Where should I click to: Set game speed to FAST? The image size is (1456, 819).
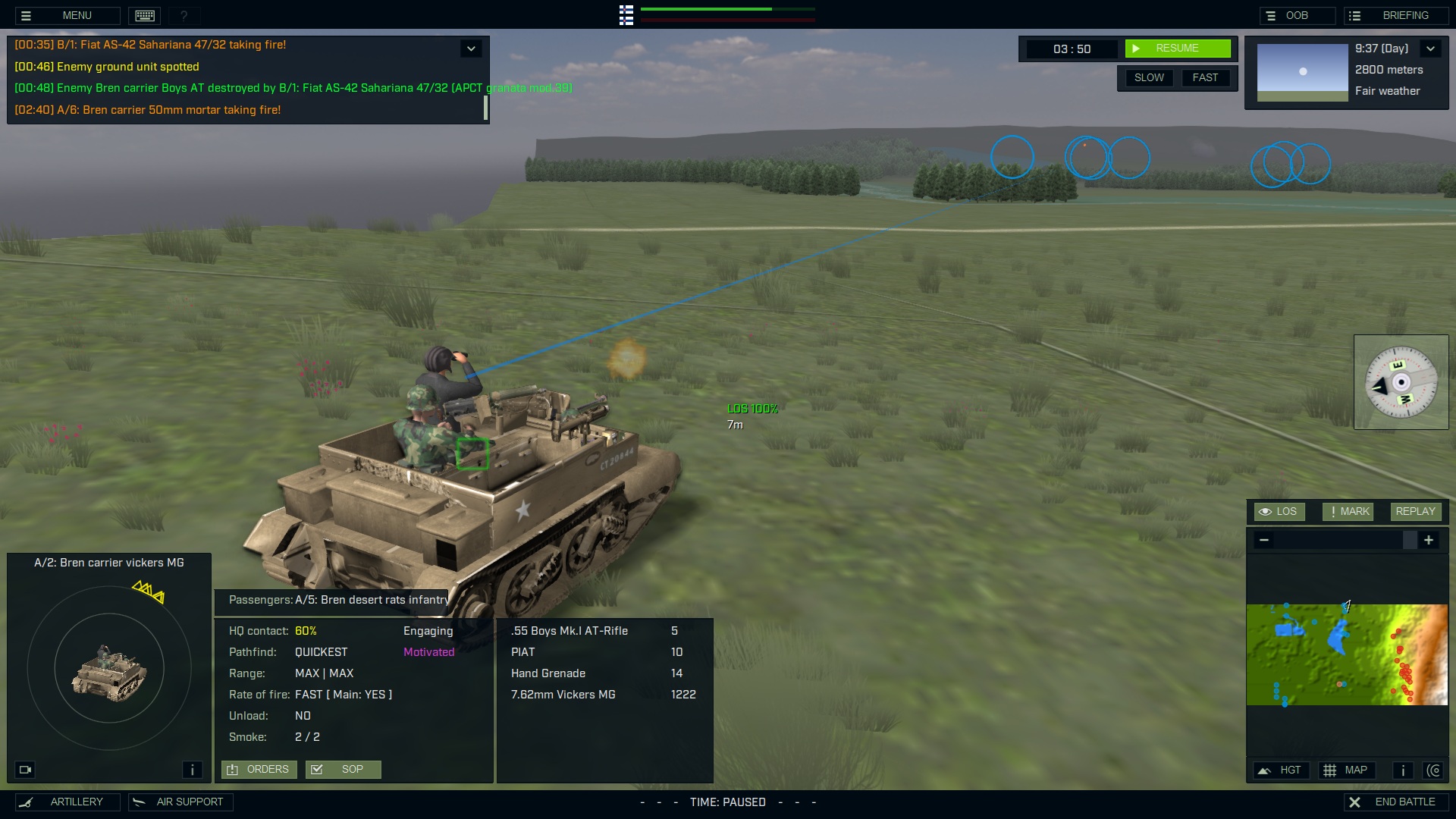[x=1205, y=77]
